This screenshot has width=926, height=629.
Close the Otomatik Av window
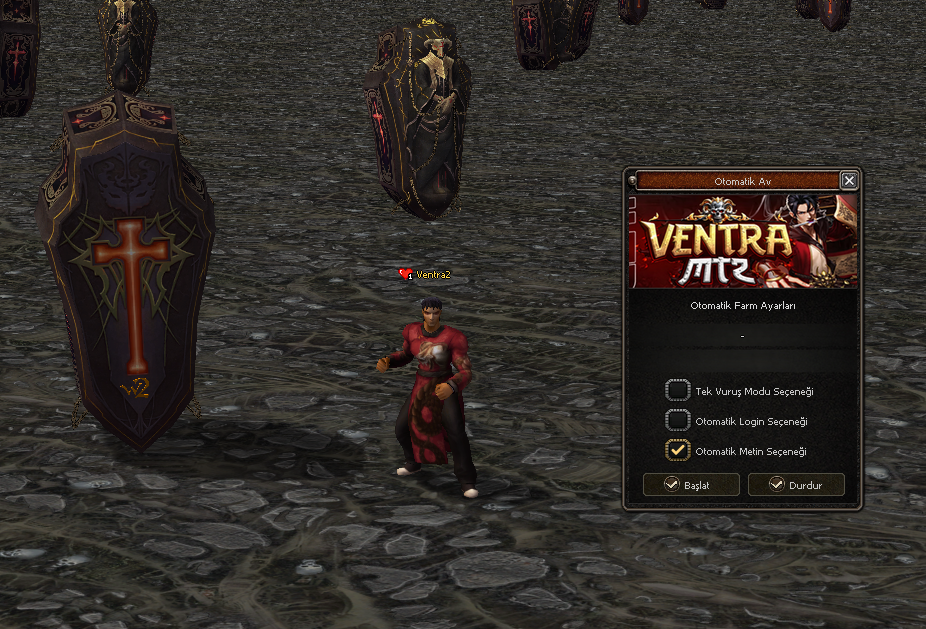point(849,181)
